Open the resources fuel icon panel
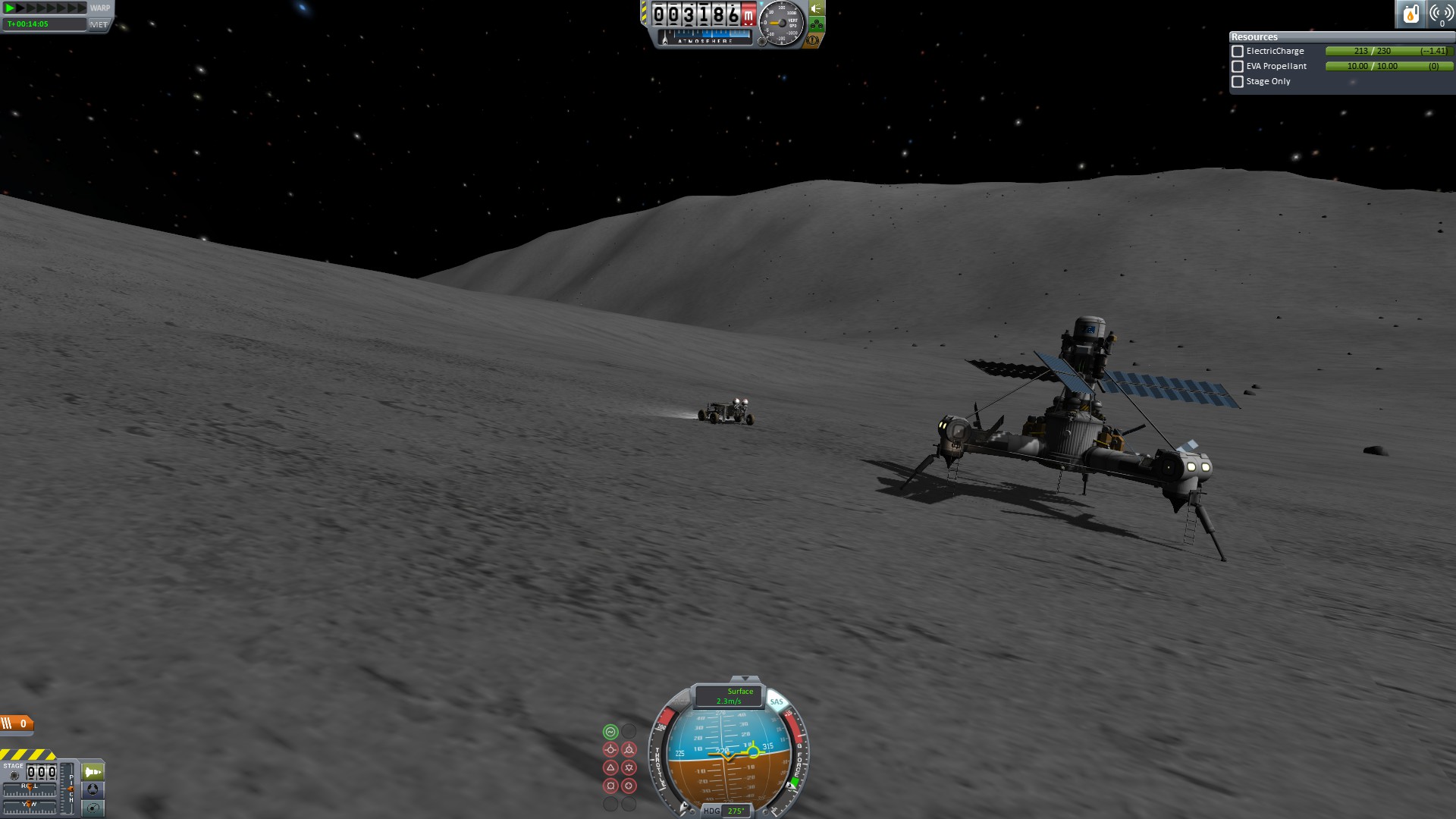 tap(1410, 14)
